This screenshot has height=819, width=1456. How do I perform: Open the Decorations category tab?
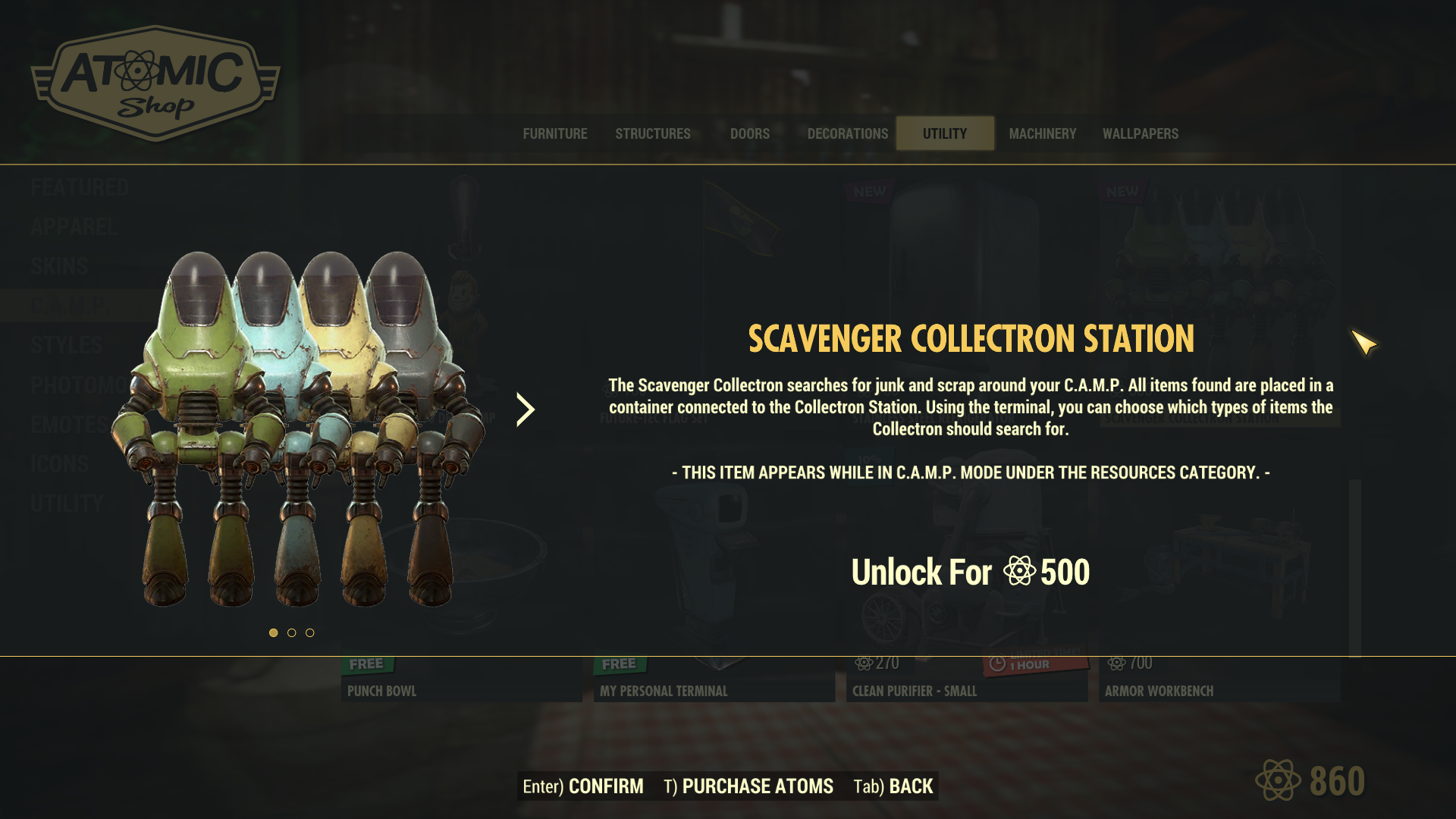(x=847, y=133)
